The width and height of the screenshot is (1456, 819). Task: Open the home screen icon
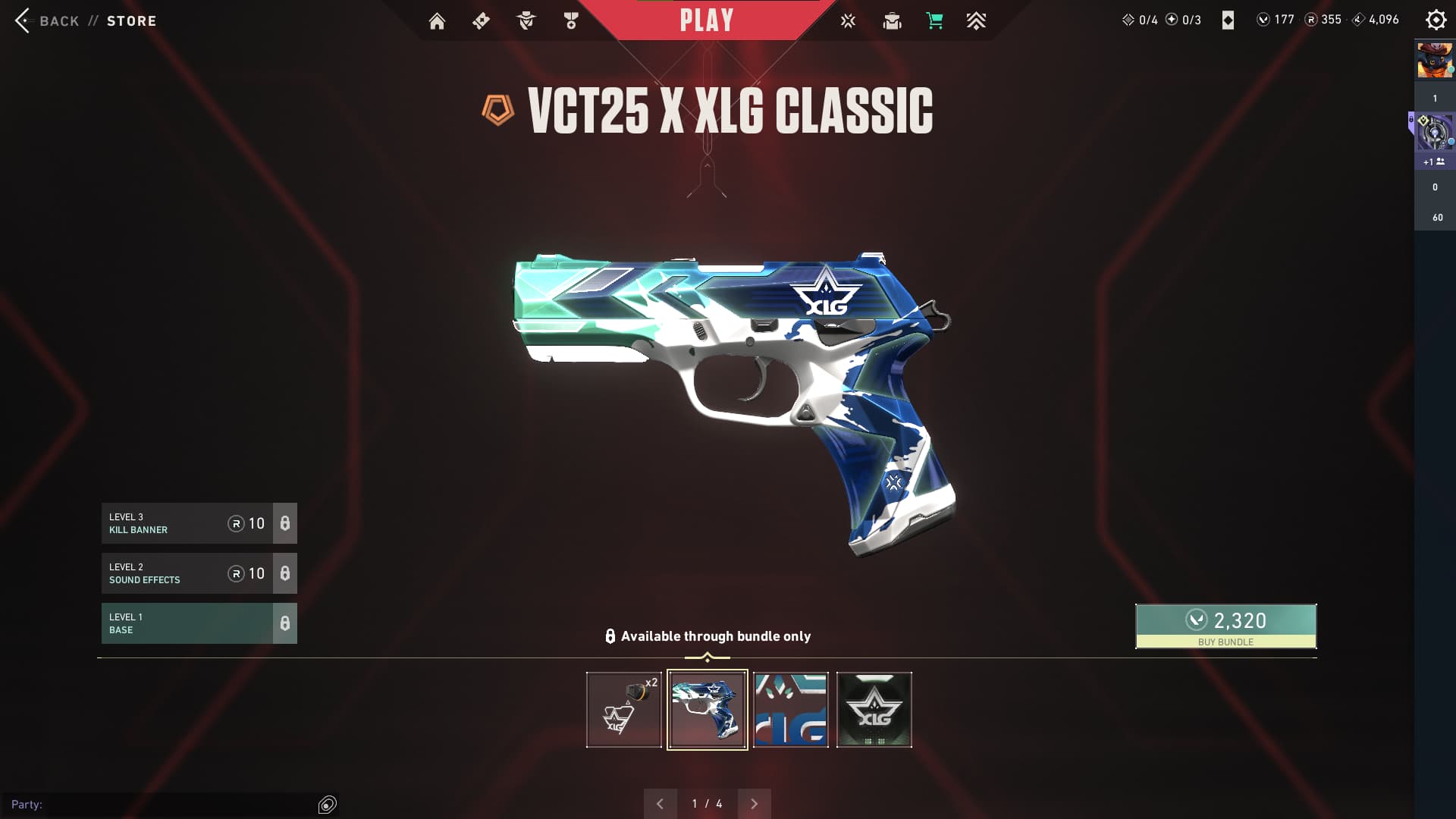pos(437,21)
